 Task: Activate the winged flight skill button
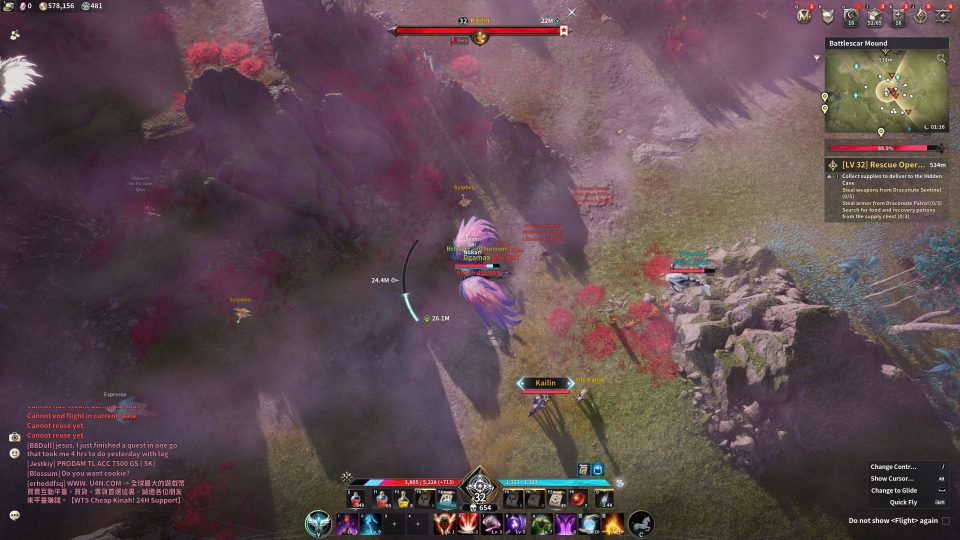coord(319,523)
